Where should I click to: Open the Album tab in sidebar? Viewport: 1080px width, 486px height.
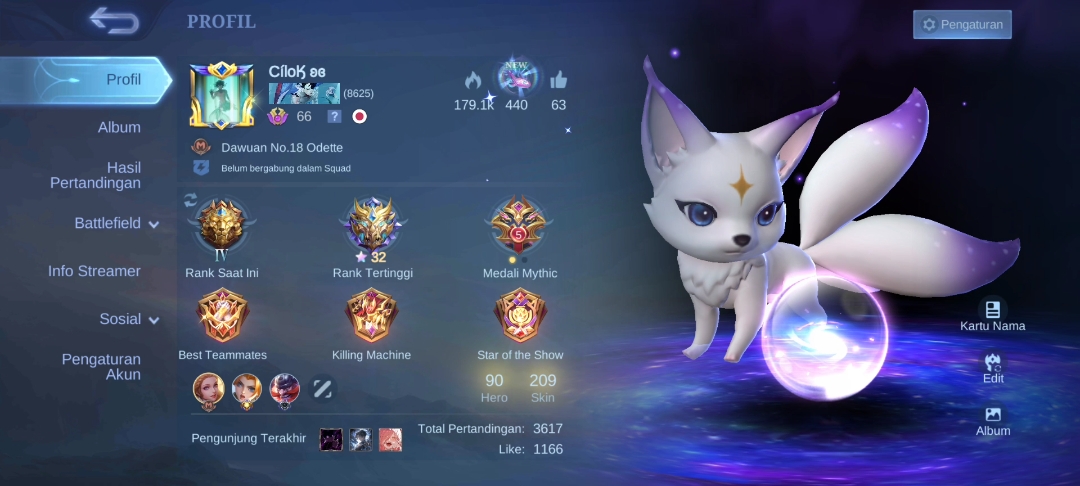(119, 128)
